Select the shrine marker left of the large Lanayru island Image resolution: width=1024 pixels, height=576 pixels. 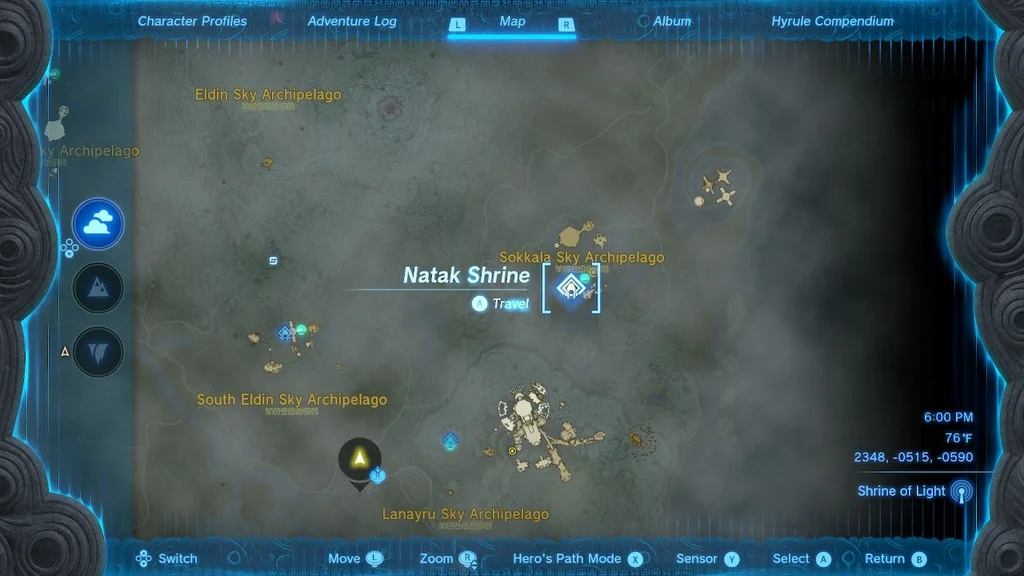[x=450, y=440]
